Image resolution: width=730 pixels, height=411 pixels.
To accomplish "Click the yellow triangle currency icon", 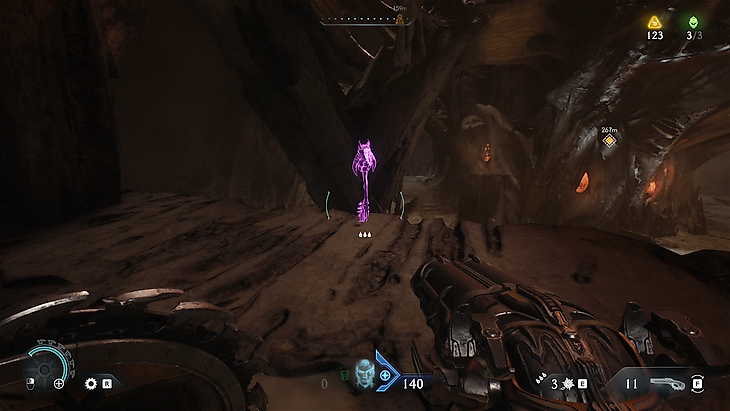I will 654,21.
